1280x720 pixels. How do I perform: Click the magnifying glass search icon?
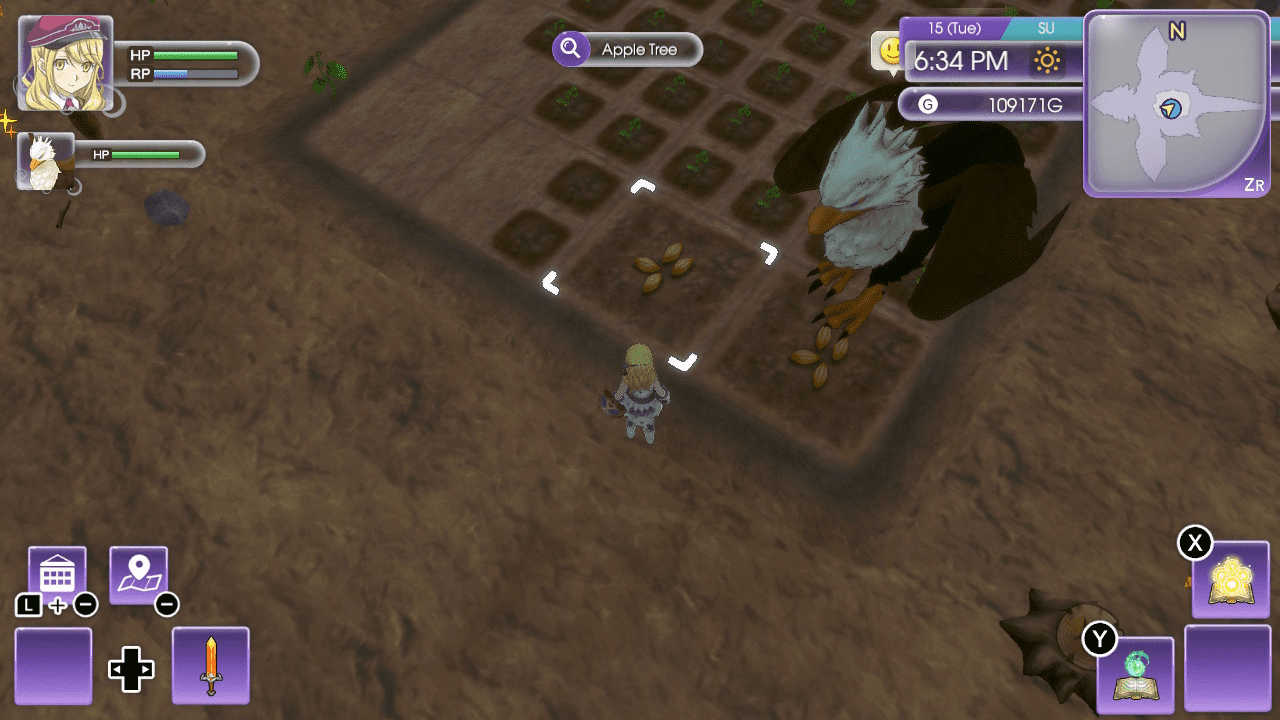pos(571,49)
